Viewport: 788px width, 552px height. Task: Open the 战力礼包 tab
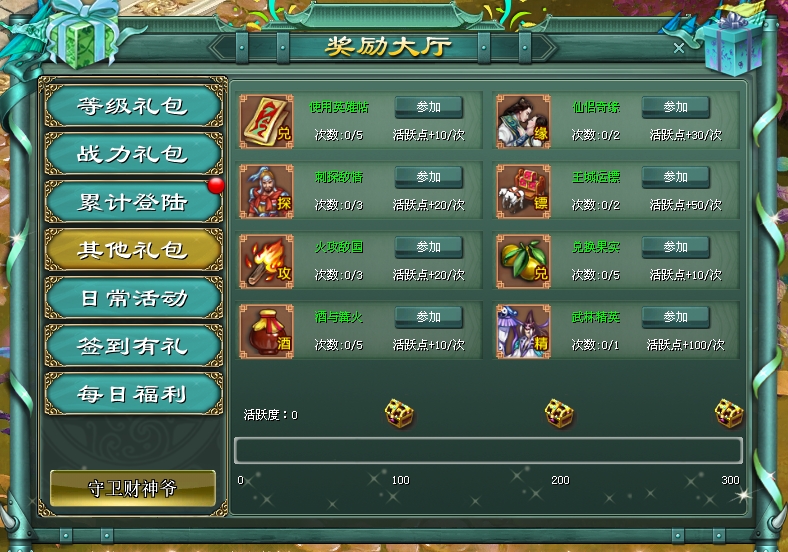133,154
